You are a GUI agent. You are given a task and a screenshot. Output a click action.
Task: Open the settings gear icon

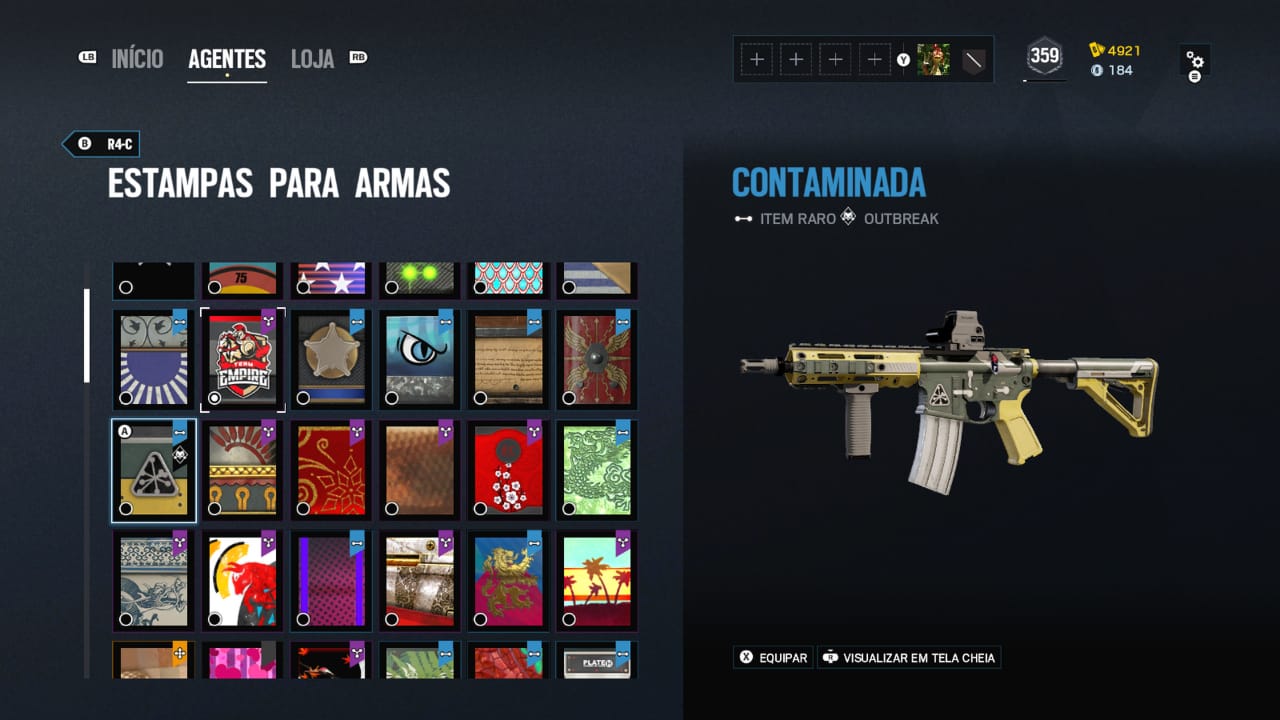point(1196,60)
